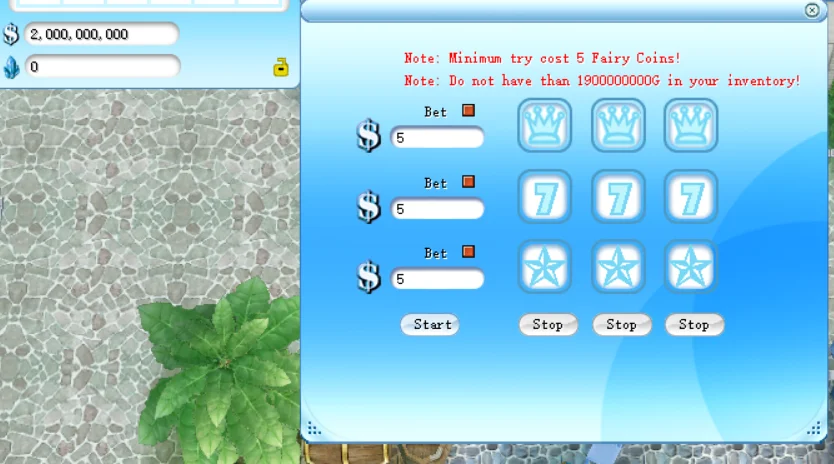Select the bet field for the crown row

[437, 138]
